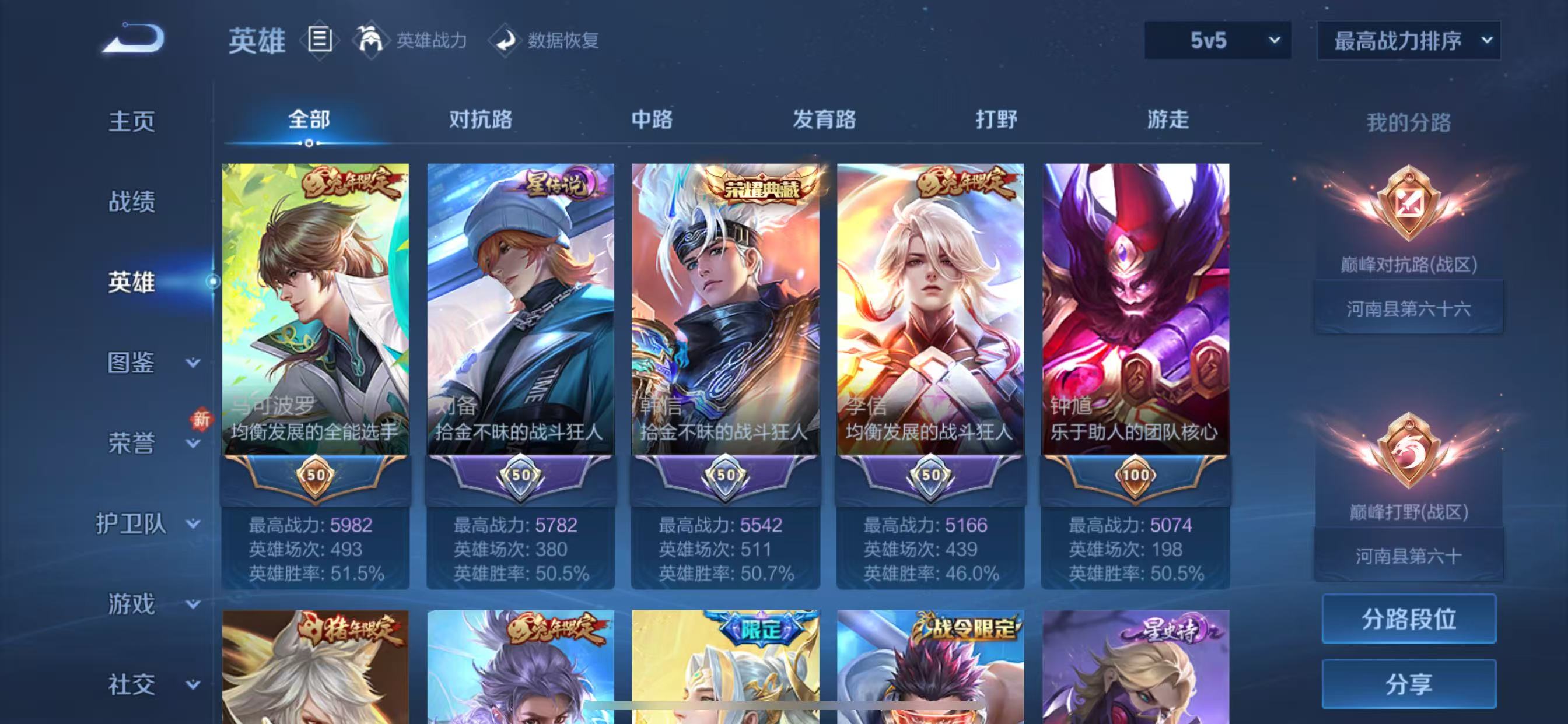Viewport: 1568px width, 724px height.
Task: Click the 分享 share button
Action: point(1409,685)
